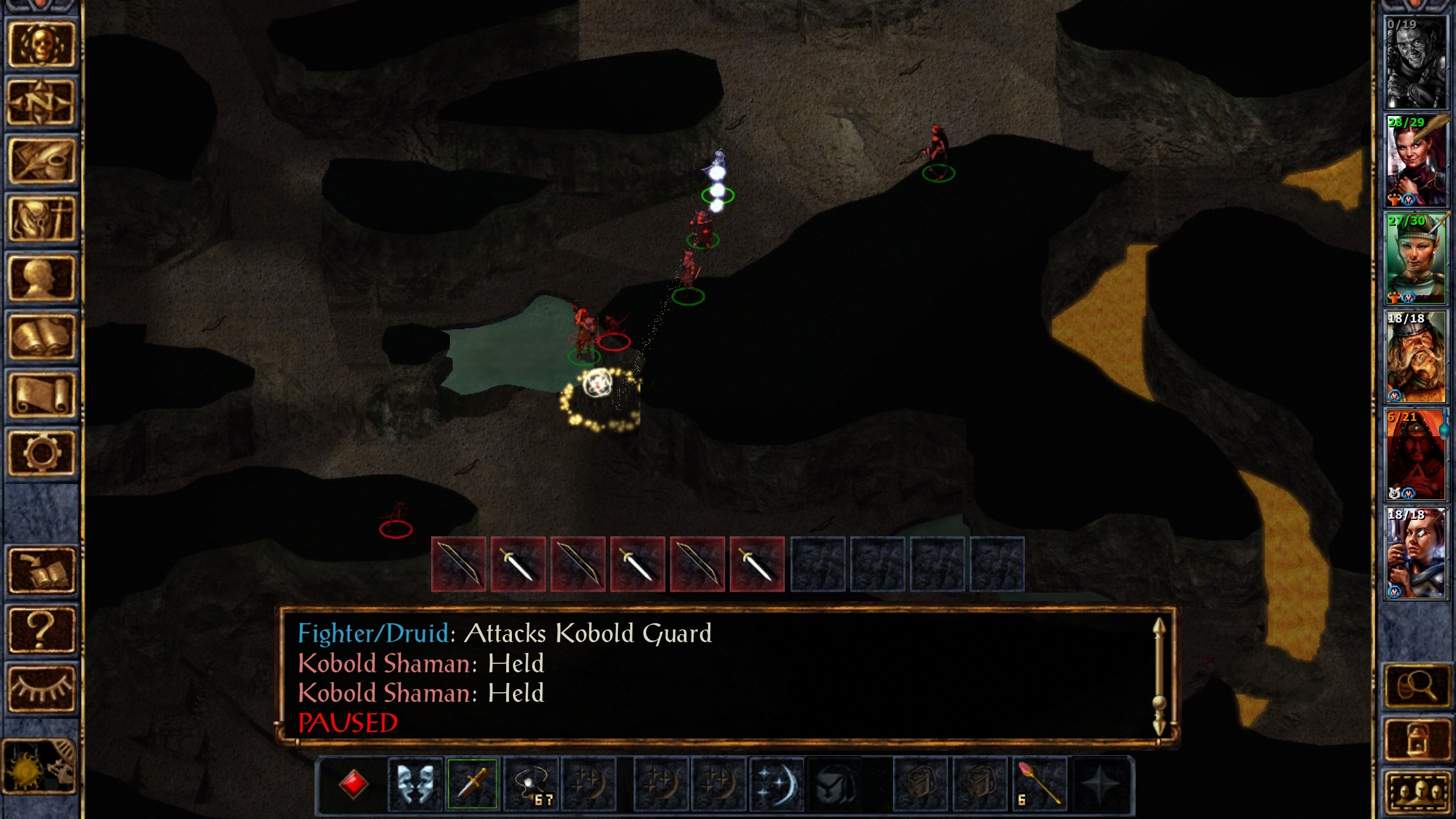The image size is (1456, 819).
Task: Open the journal quill-and-inkwell button
Action: click(41, 161)
